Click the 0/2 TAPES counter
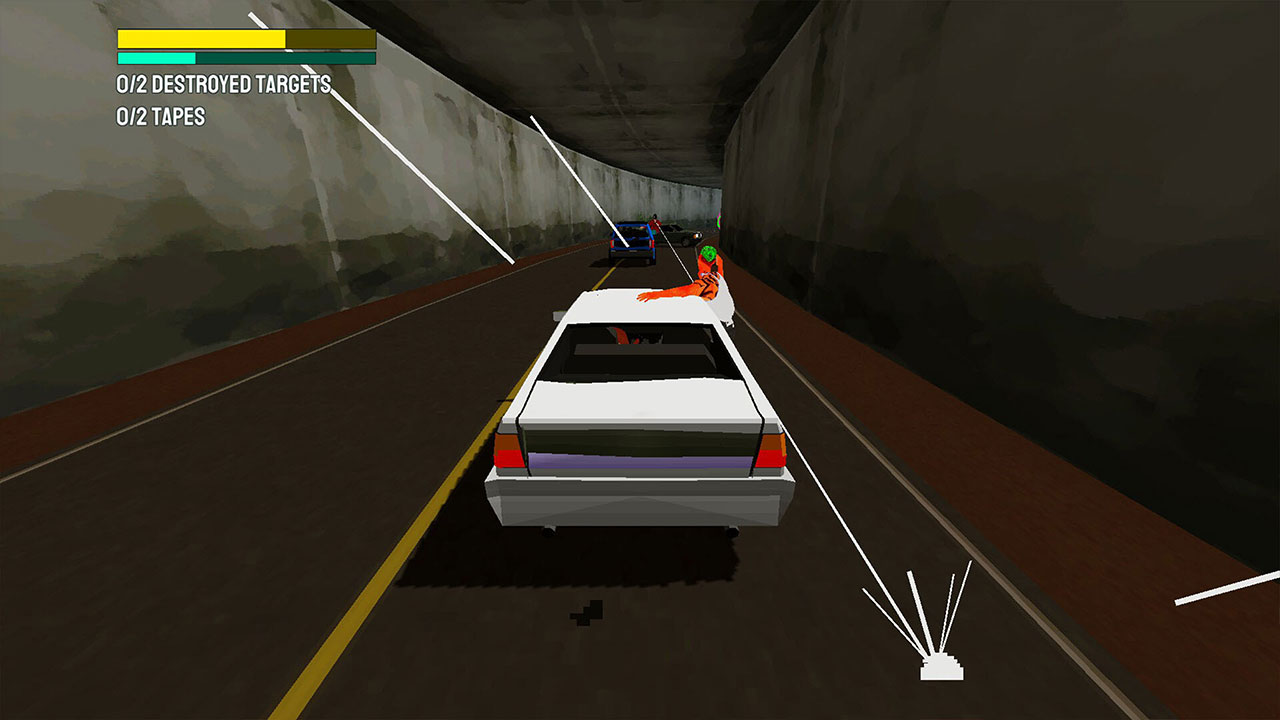The image size is (1280, 720). tap(160, 113)
